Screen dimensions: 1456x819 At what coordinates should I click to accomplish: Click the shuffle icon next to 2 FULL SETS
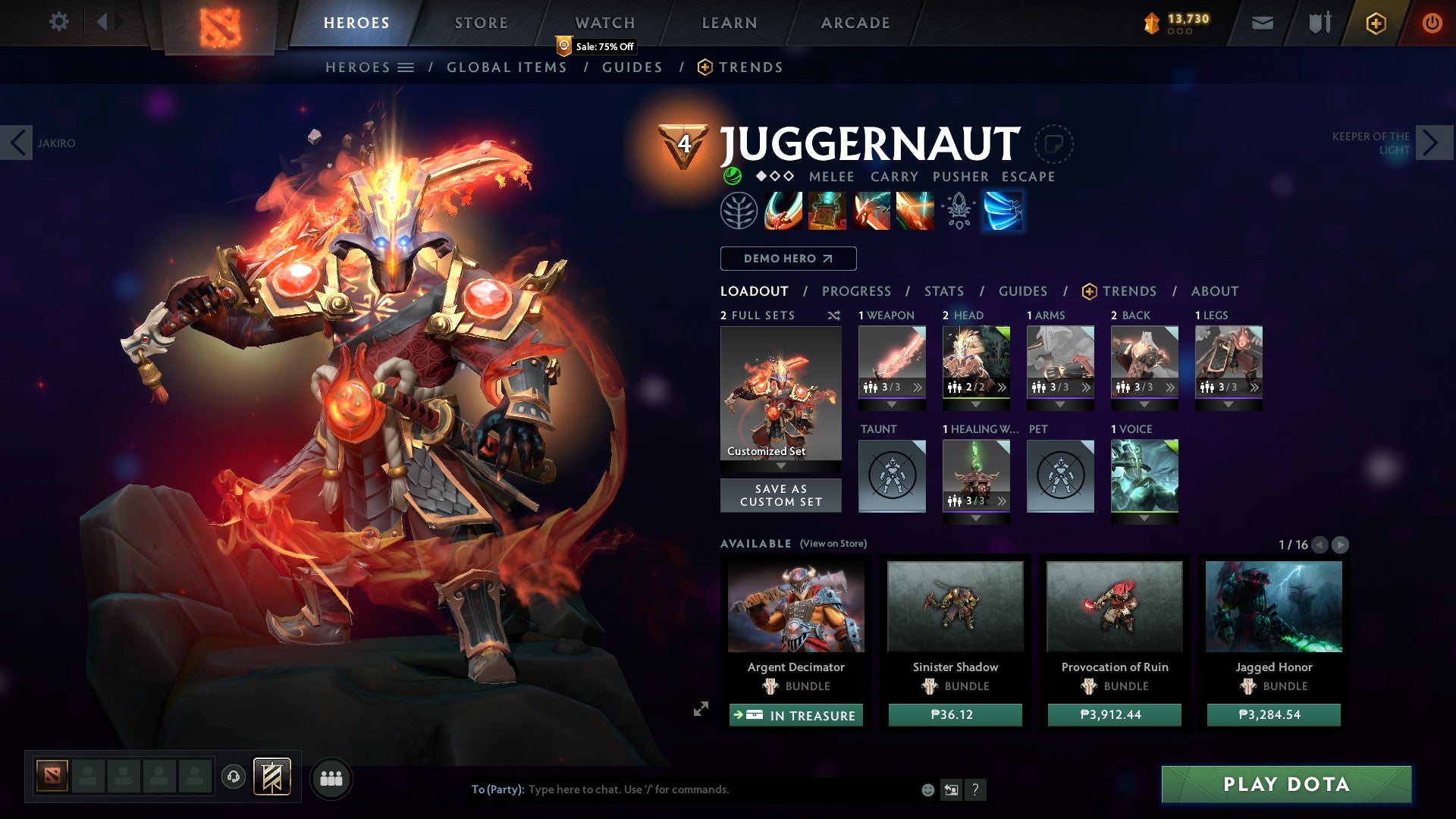point(833,315)
